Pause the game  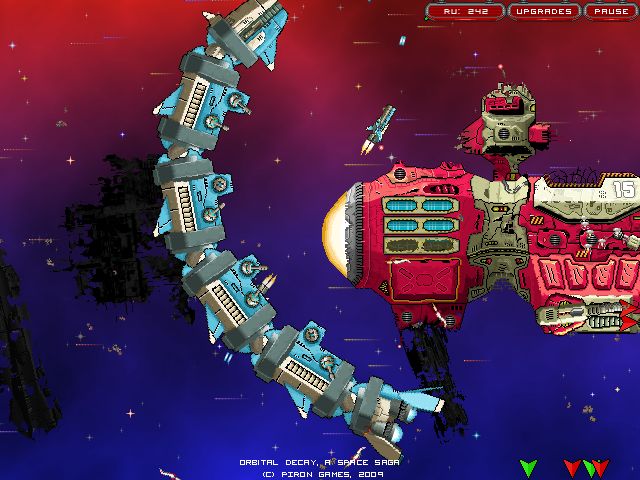tap(608, 12)
